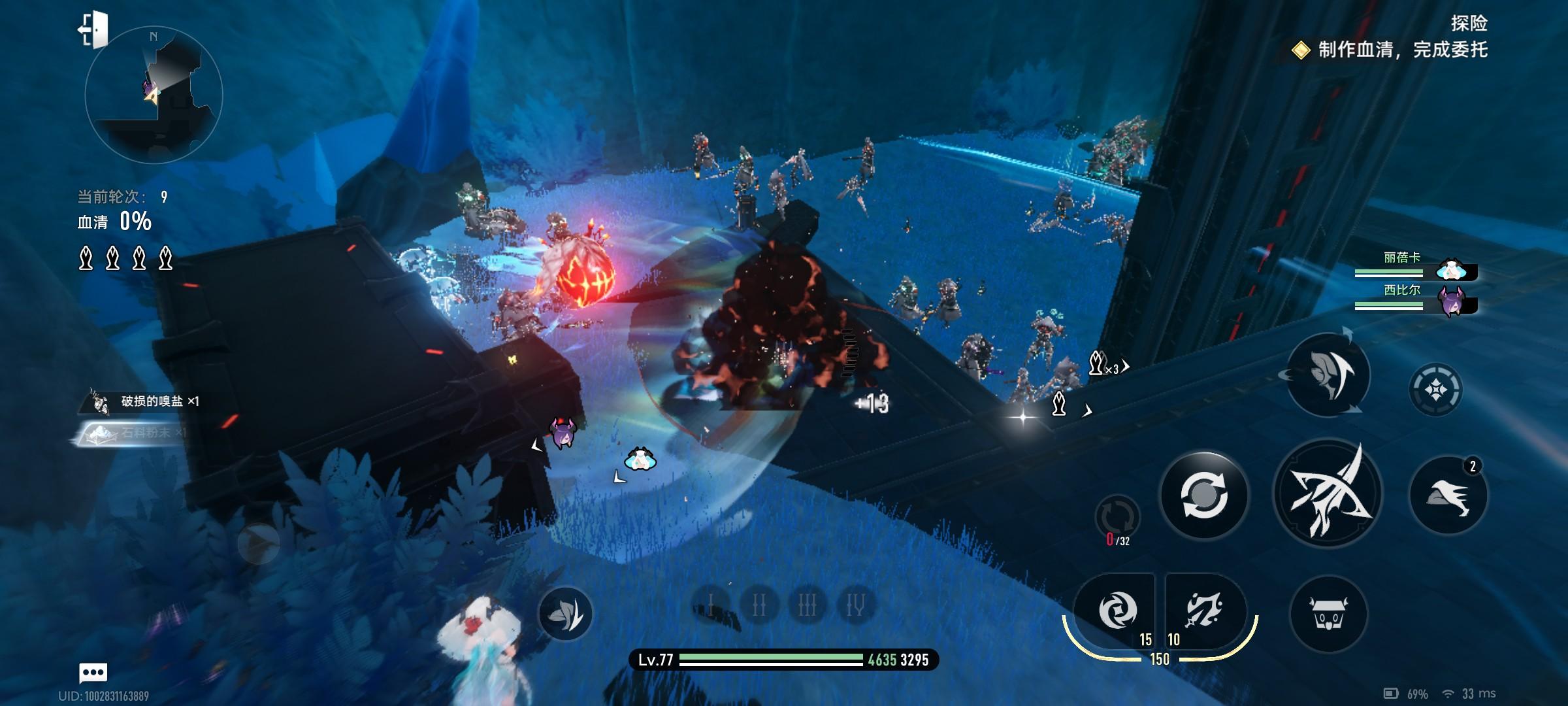Viewport: 1568px width, 706px height.
Task: Tap the leaf-wing button near the bottom center
Action: [565, 613]
